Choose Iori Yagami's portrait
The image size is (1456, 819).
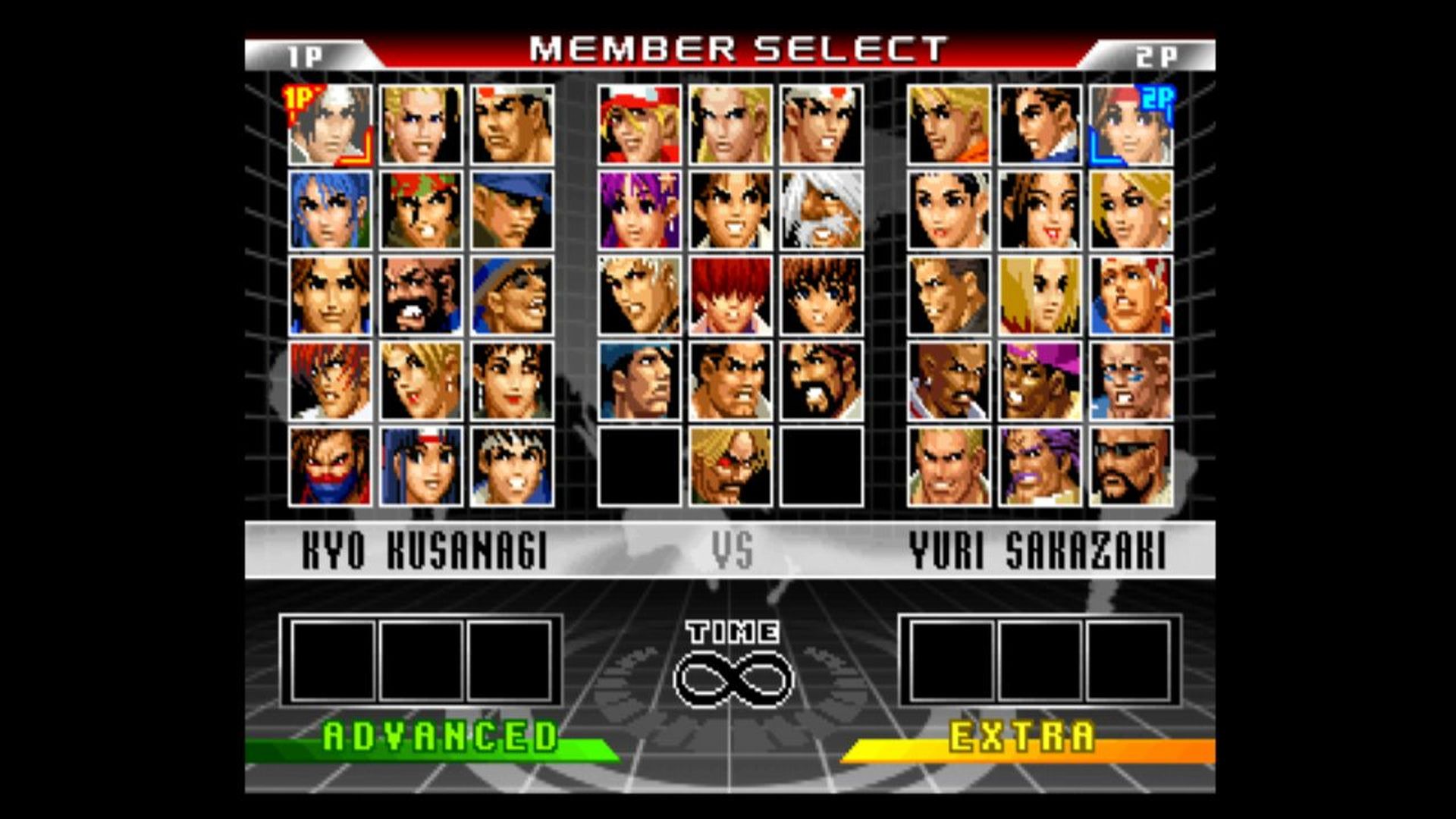click(x=330, y=381)
